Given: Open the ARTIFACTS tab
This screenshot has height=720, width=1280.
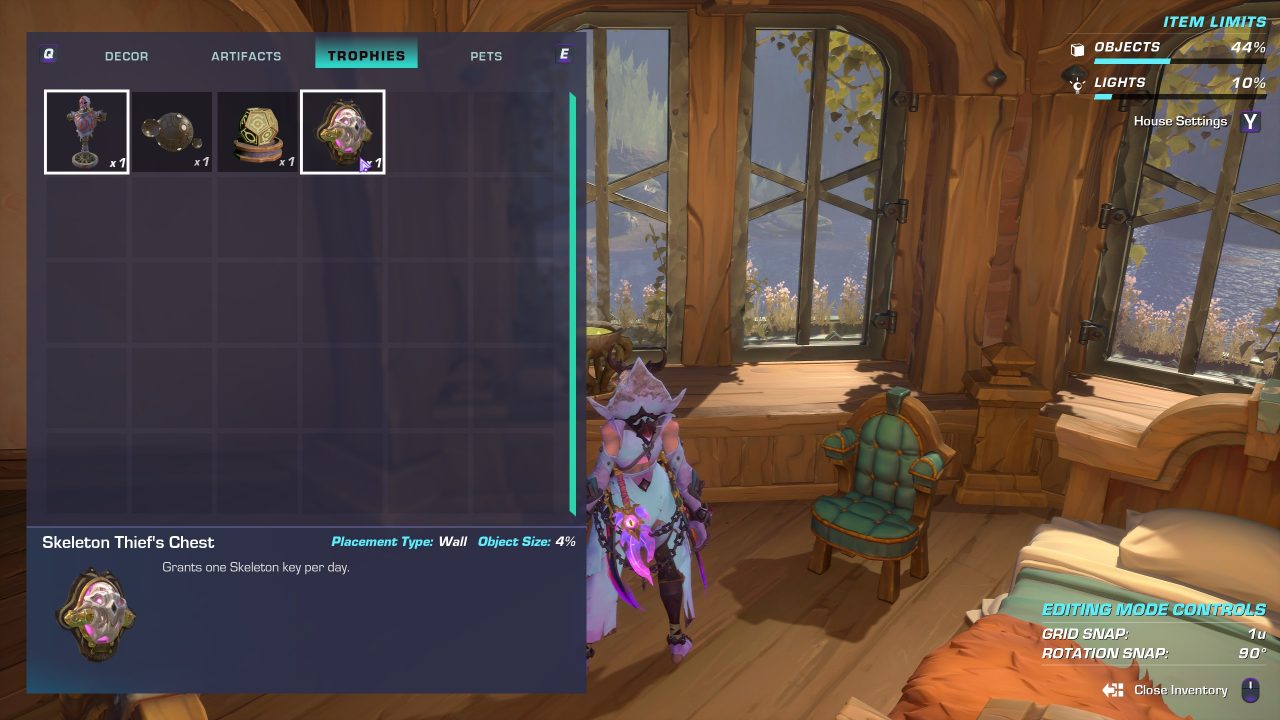Looking at the screenshot, I should tap(246, 56).
